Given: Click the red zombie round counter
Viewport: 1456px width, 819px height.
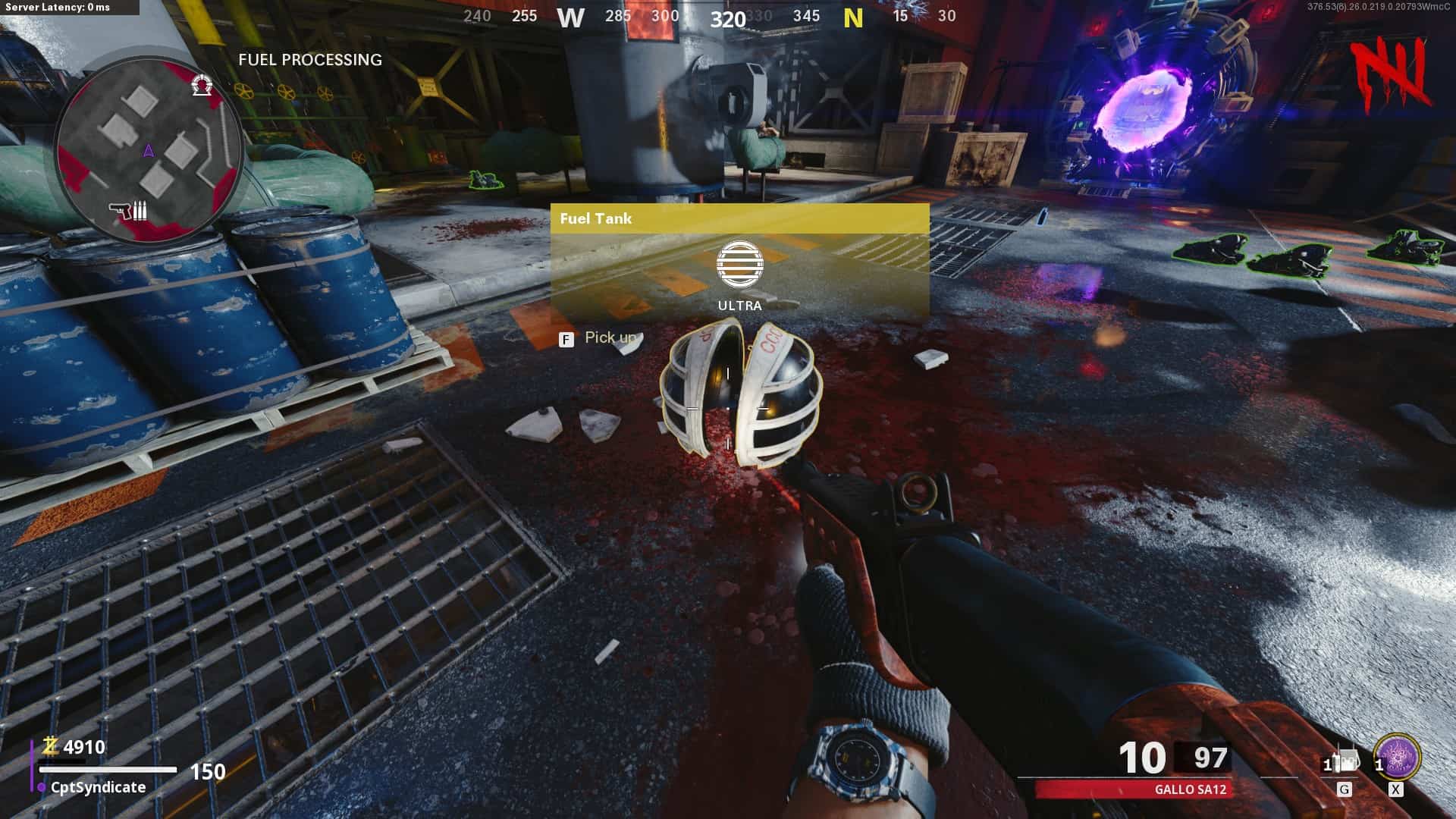Looking at the screenshot, I should click(x=1393, y=72).
